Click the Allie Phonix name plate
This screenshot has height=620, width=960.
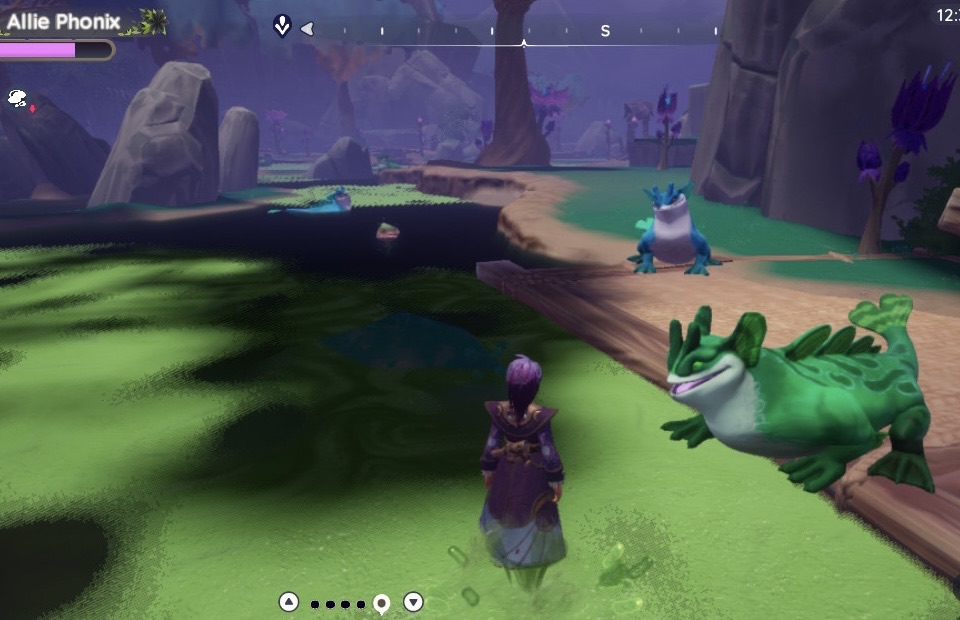(64, 21)
